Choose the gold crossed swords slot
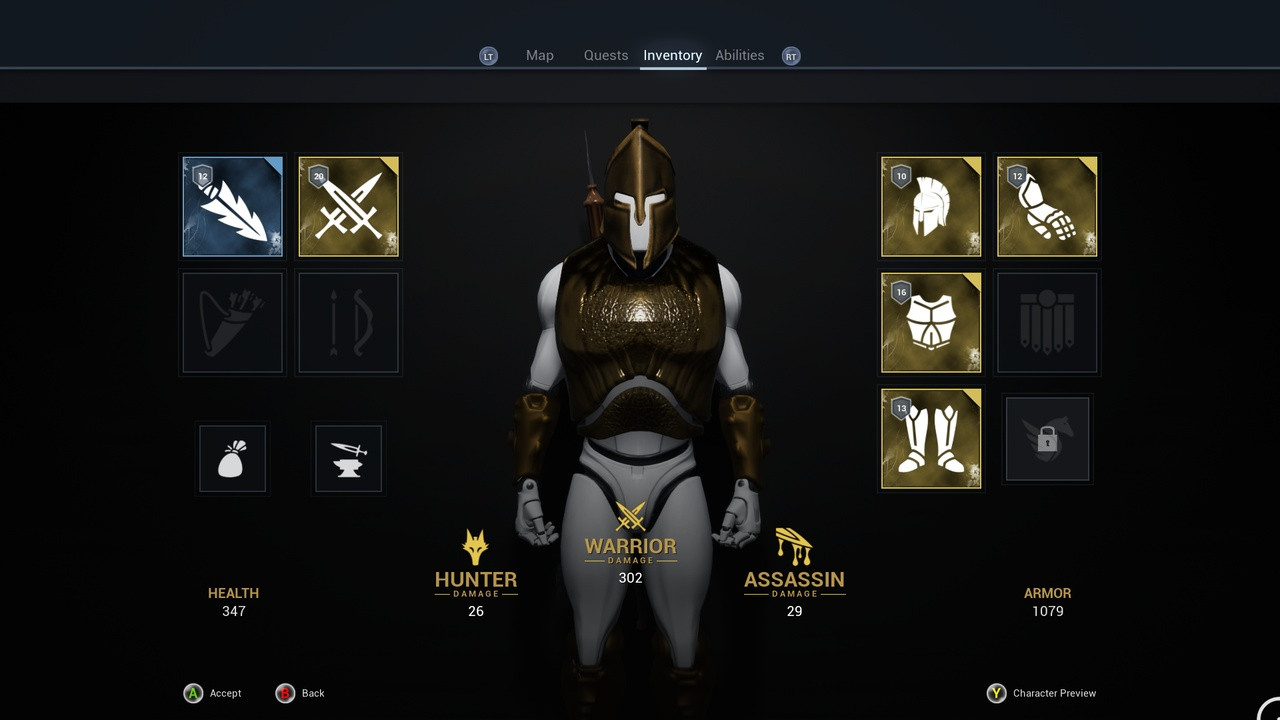This screenshot has width=1280, height=720. pyautogui.click(x=349, y=207)
